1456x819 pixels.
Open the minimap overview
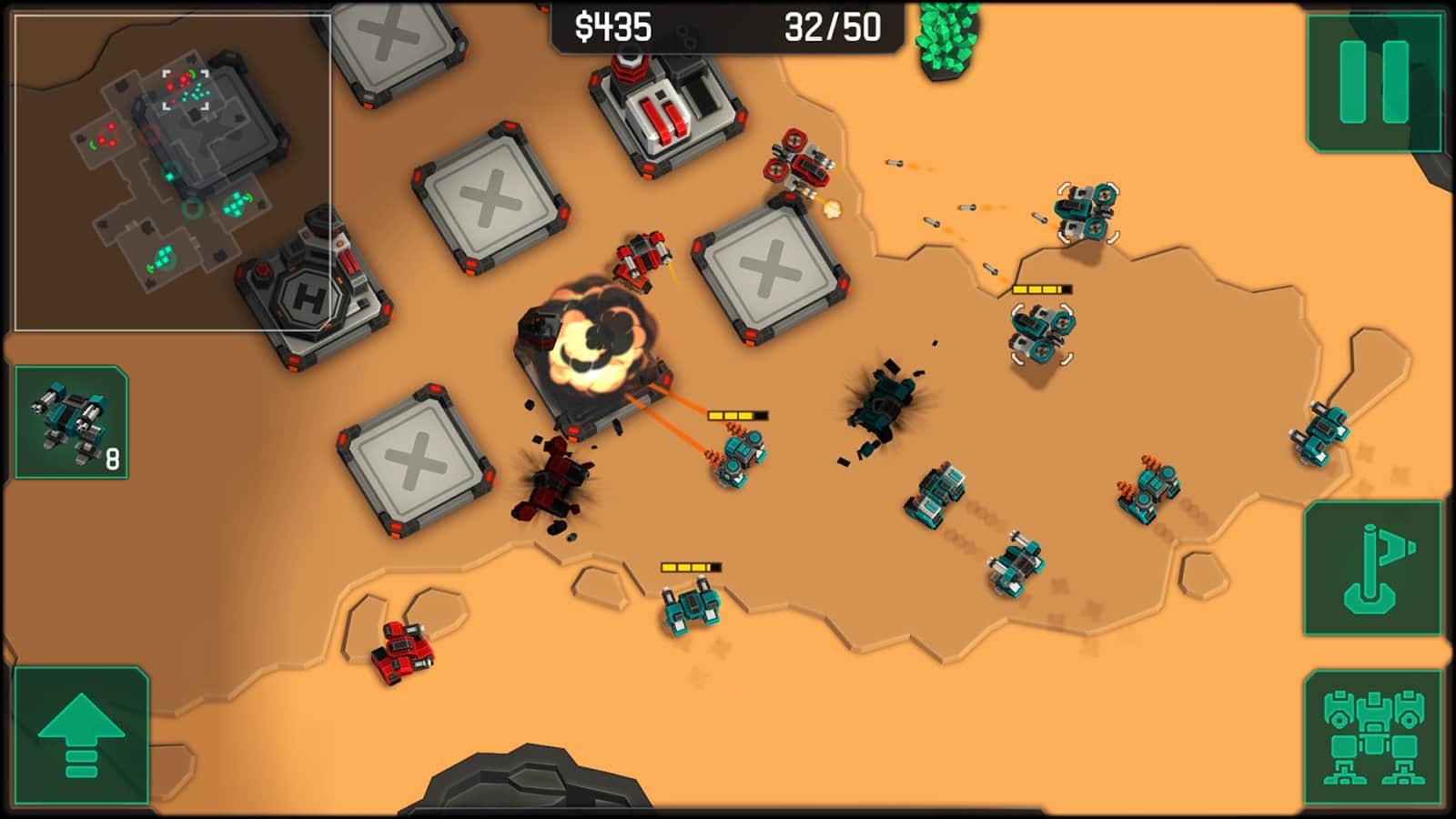[172, 173]
